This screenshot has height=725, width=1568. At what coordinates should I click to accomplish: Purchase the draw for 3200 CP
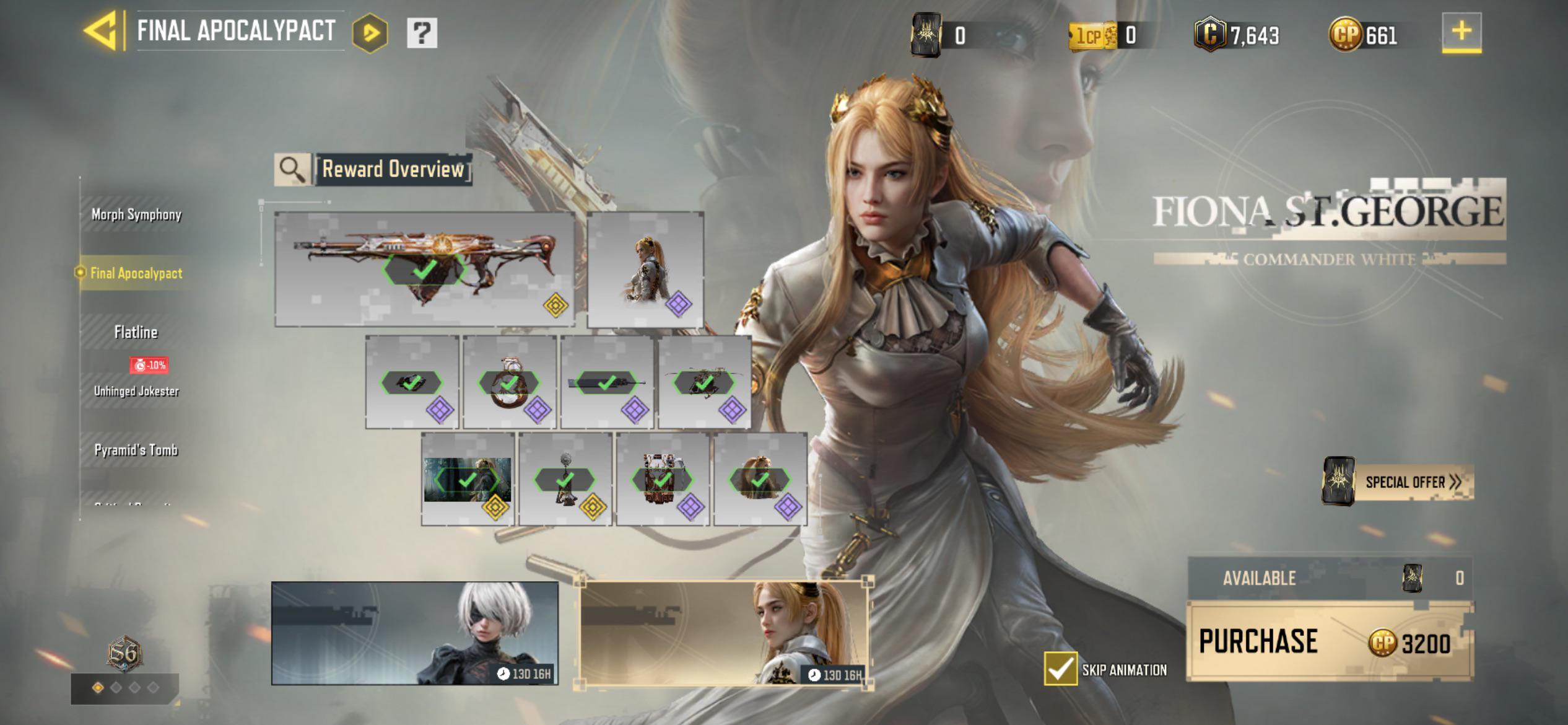click(x=1329, y=641)
